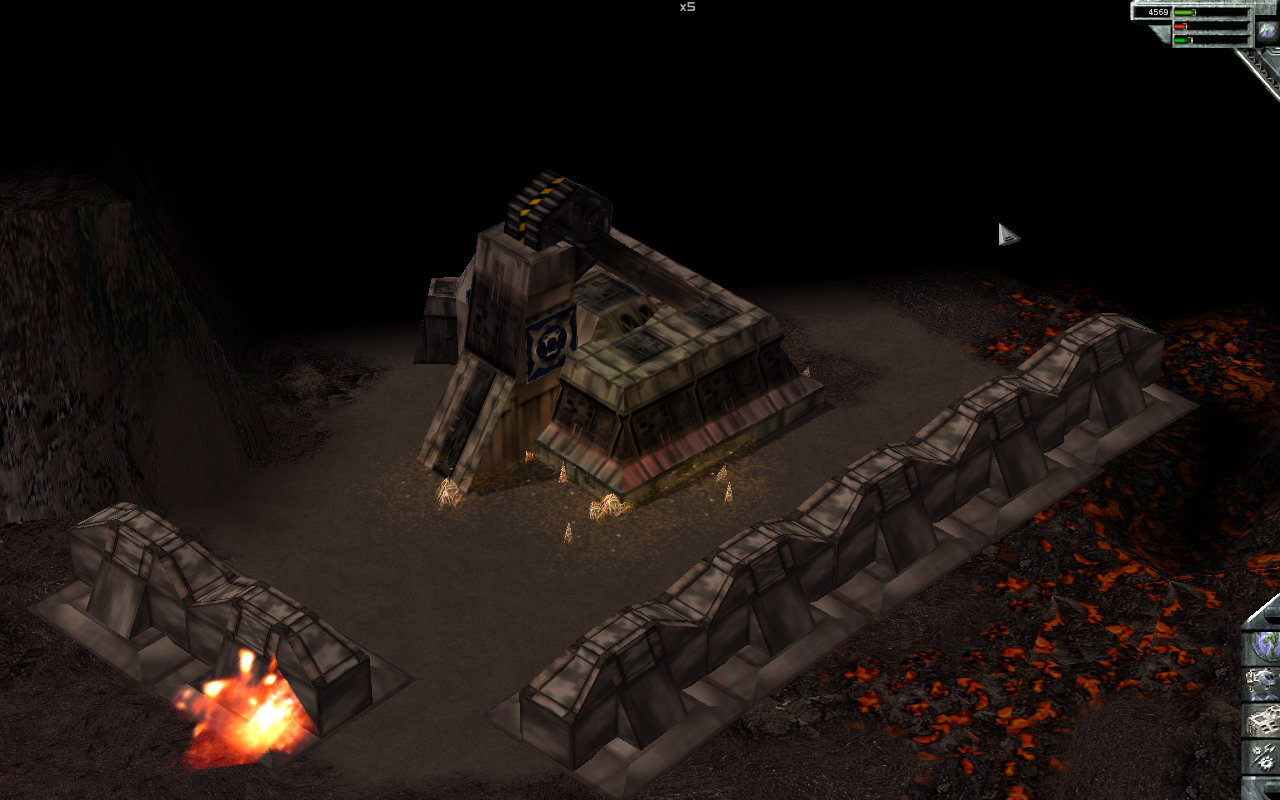Select the armored soldier icon
1280x800 pixels.
click(1263, 683)
